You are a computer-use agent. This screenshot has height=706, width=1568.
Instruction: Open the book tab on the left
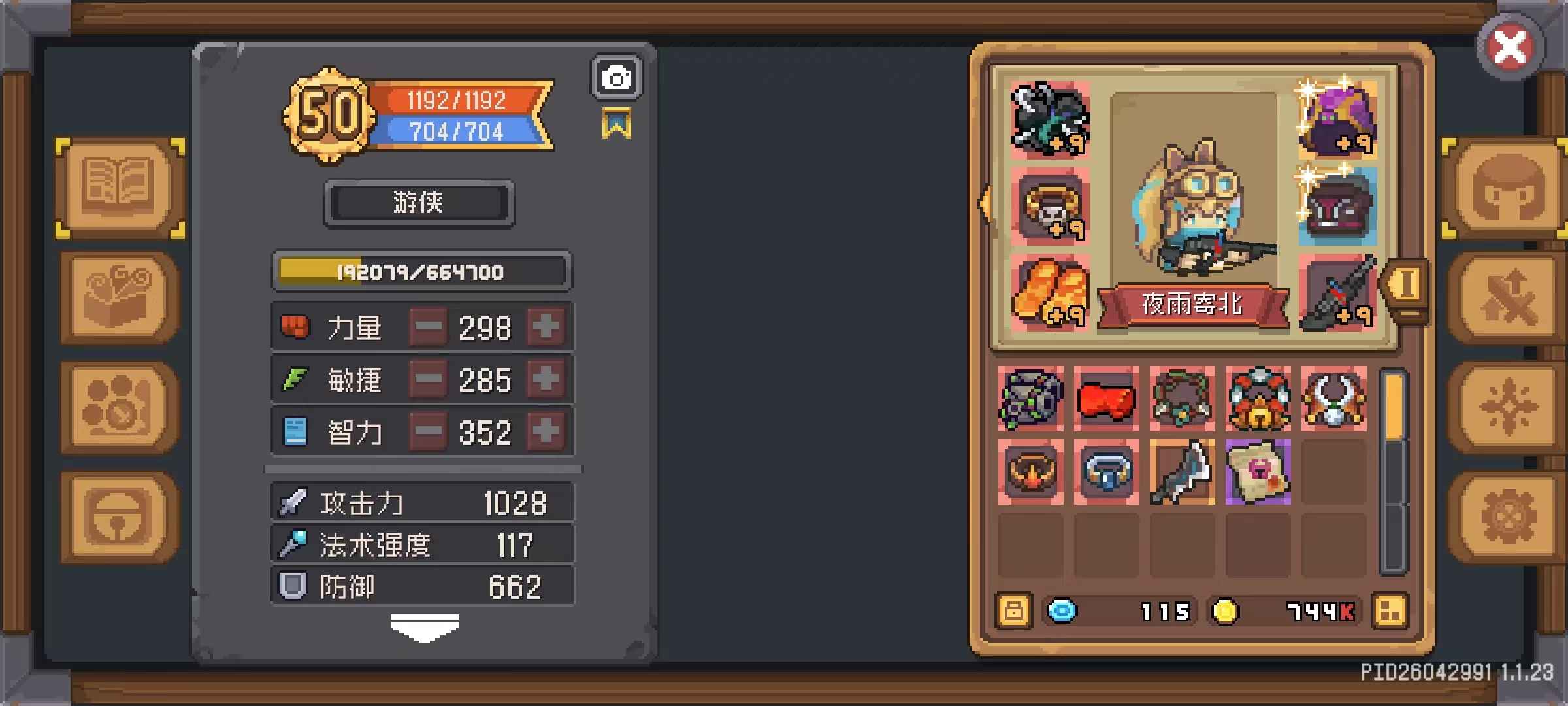pos(120,188)
